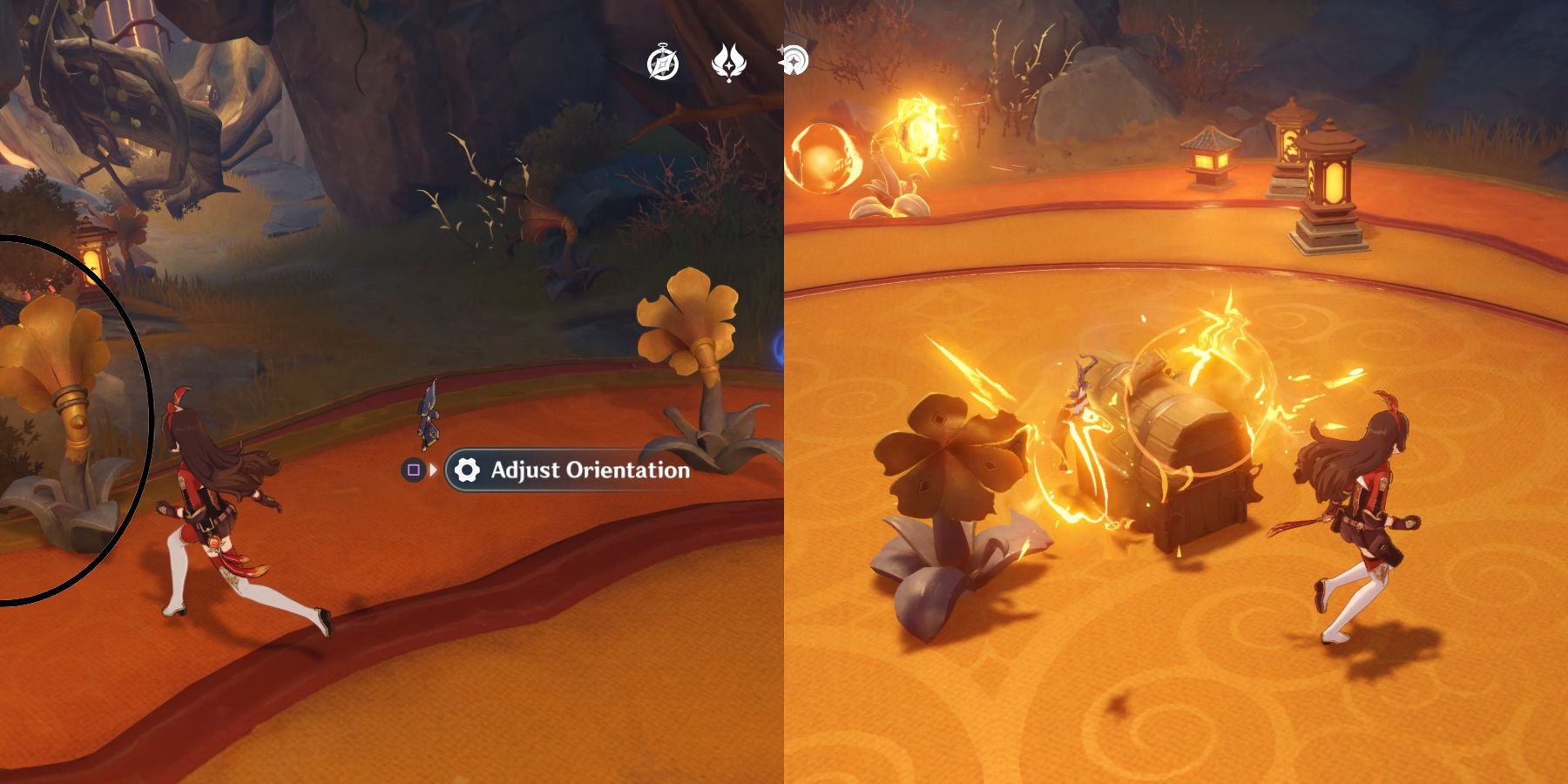Switch to the left gameplay panel
Viewport: 1568px width, 784px height.
[x=392, y=392]
